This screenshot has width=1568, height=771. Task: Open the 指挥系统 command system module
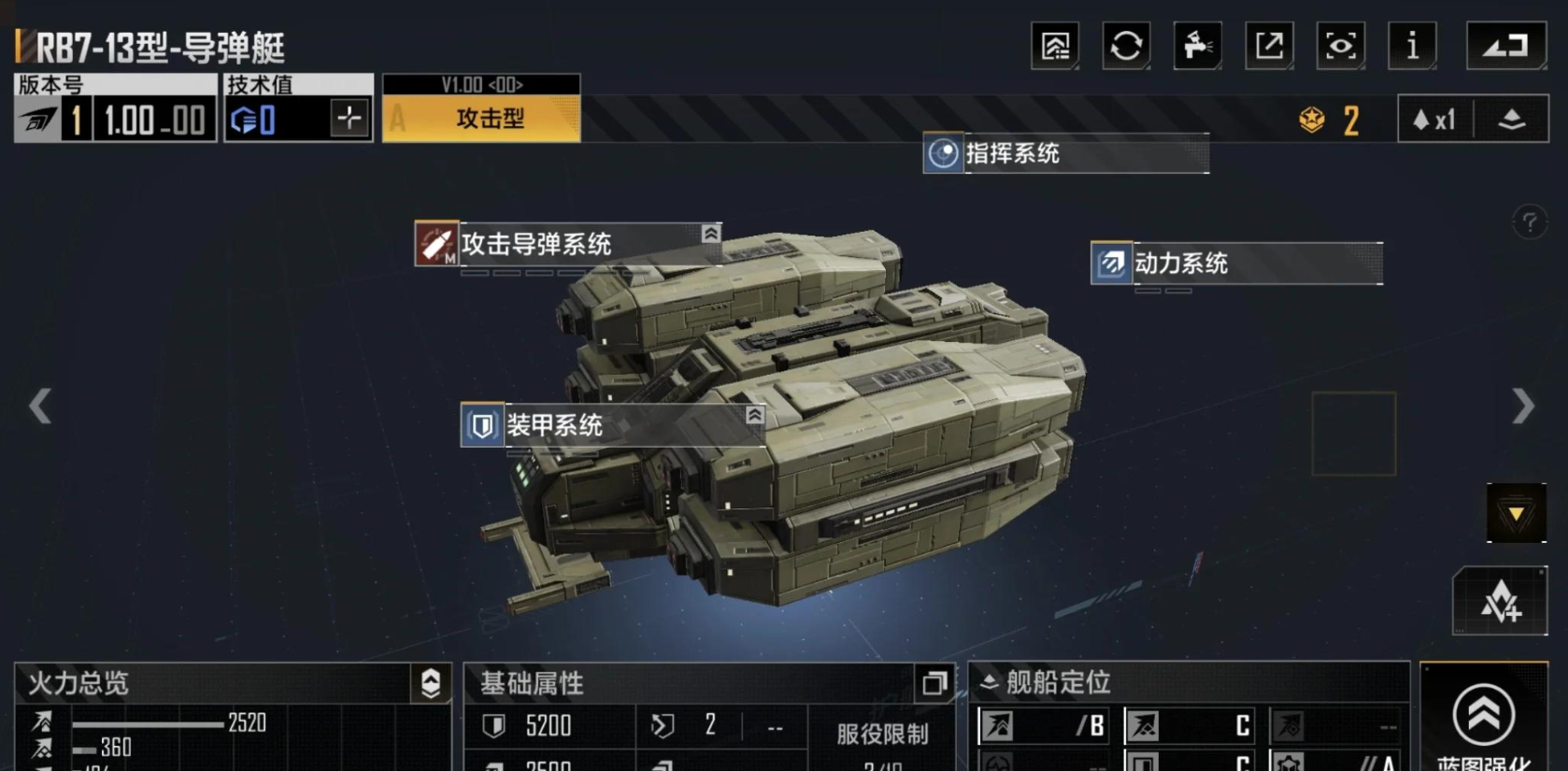pos(1065,153)
